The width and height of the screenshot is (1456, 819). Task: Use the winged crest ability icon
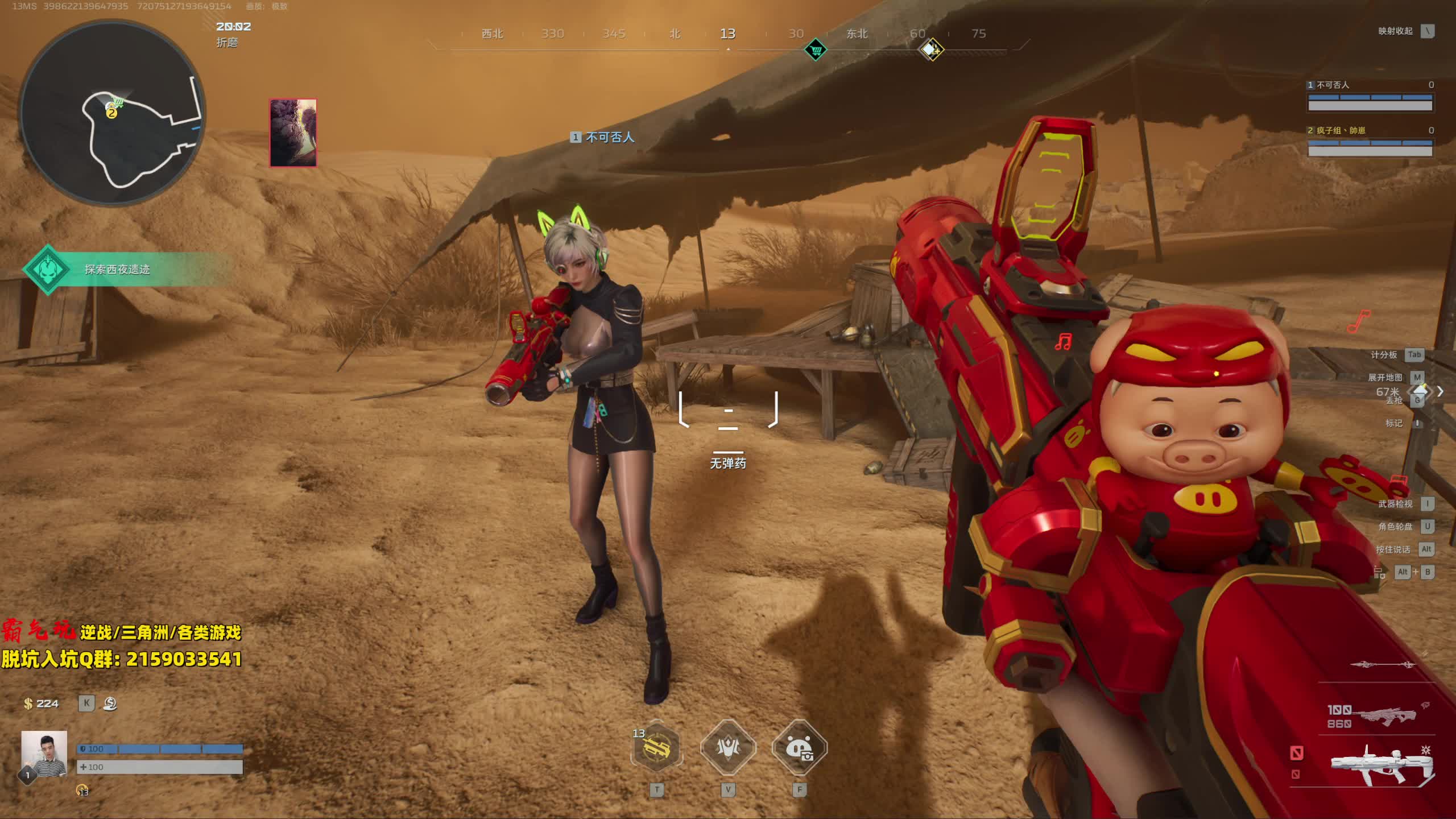tap(728, 748)
